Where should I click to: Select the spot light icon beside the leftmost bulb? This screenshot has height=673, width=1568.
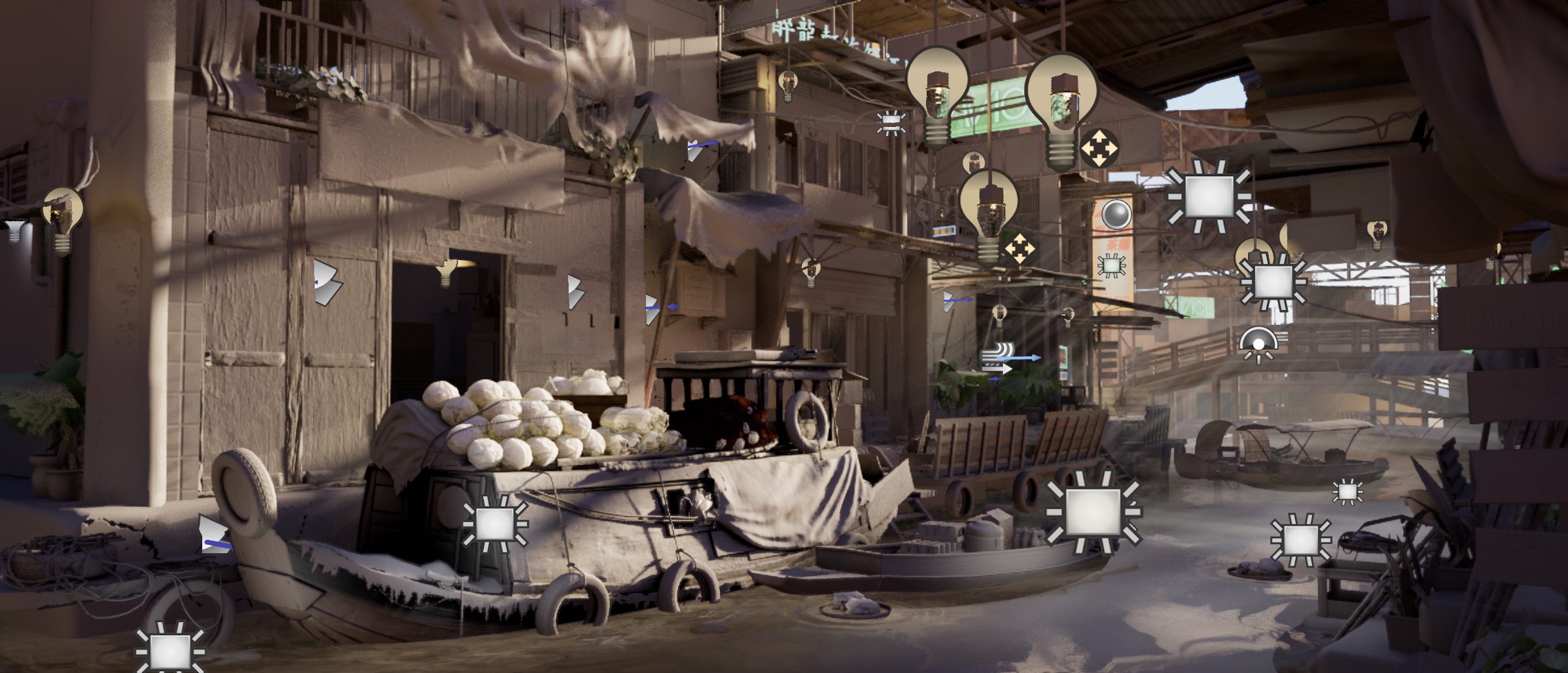14,230
